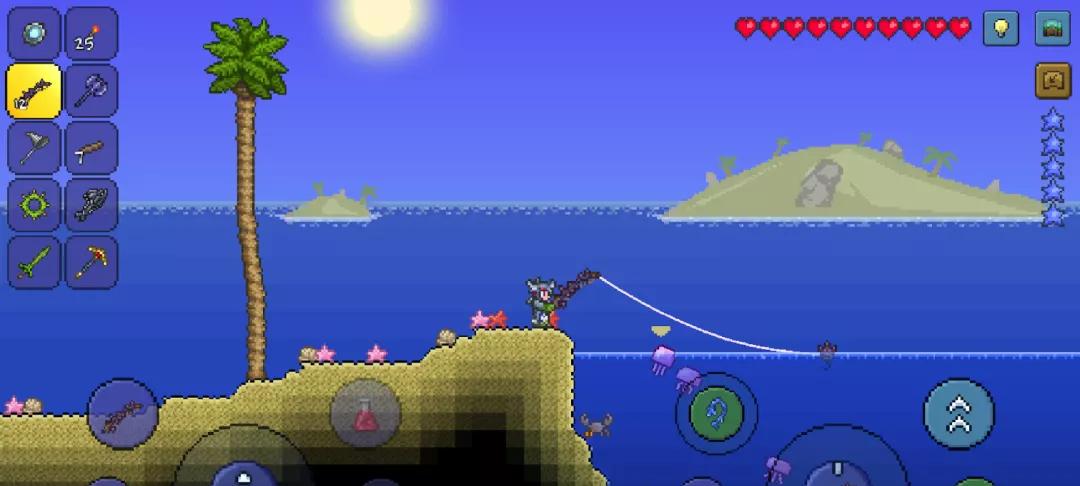1080x486 pixels.
Task: Choose the war axe hotbar slot
Action: (x=91, y=91)
